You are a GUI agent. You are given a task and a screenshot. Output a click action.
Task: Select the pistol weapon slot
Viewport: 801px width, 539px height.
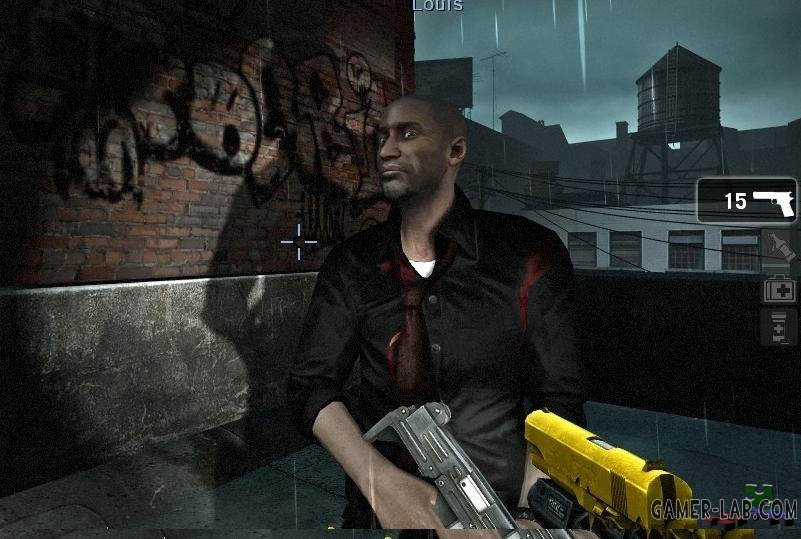coord(746,201)
